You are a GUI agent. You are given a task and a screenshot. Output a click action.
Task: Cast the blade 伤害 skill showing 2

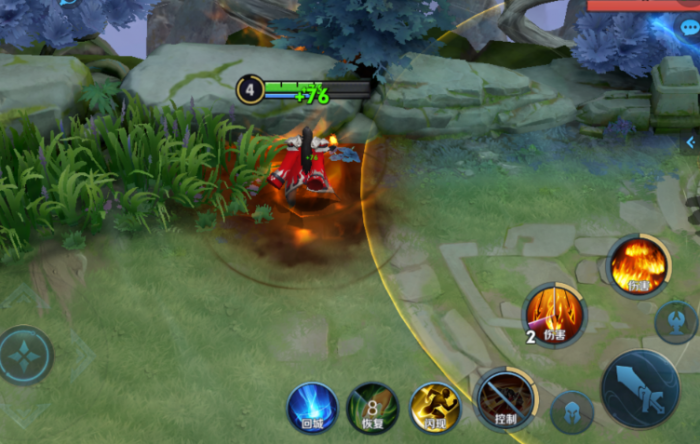coord(554,313)
